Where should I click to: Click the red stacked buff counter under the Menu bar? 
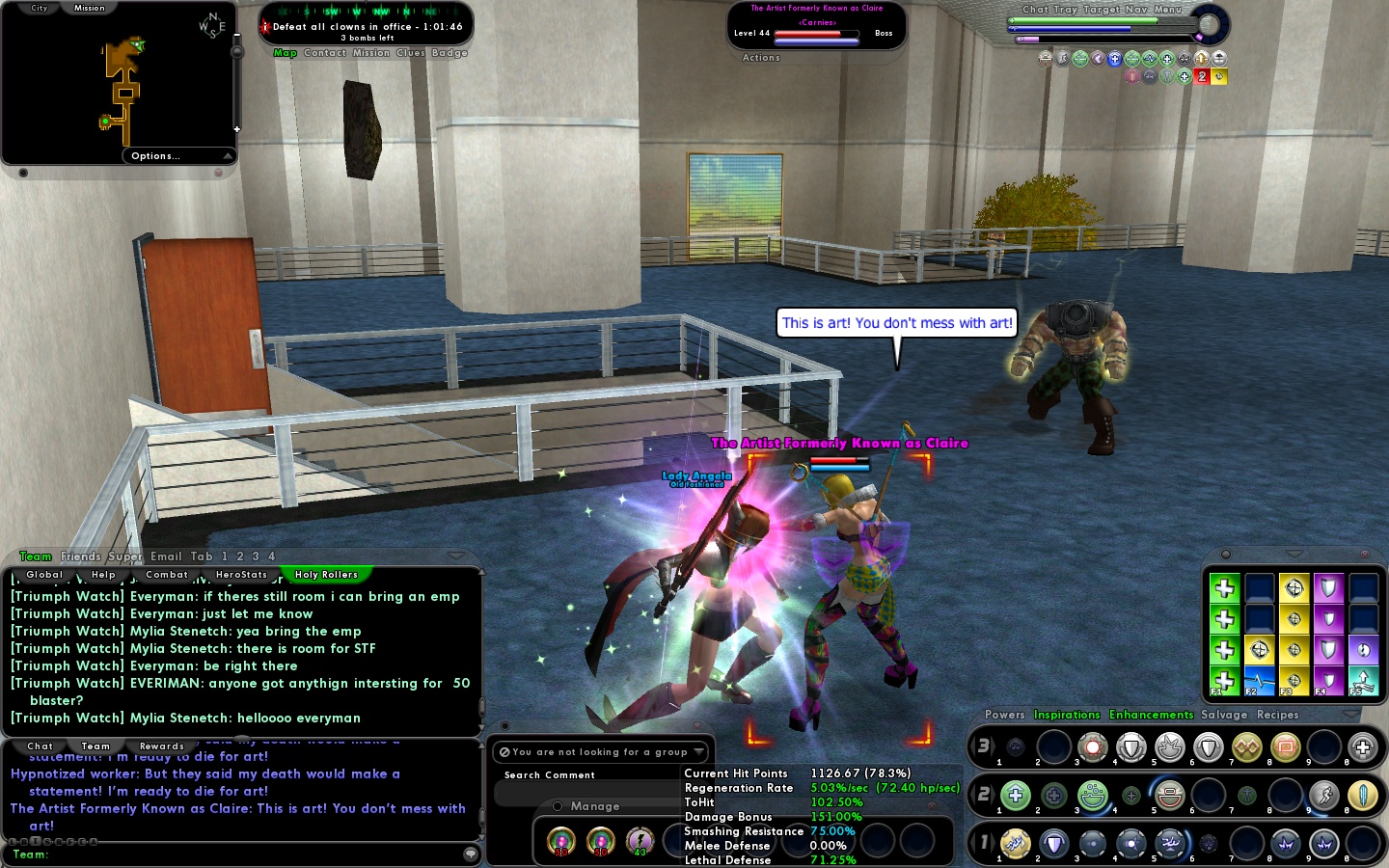pos(1201,75)
